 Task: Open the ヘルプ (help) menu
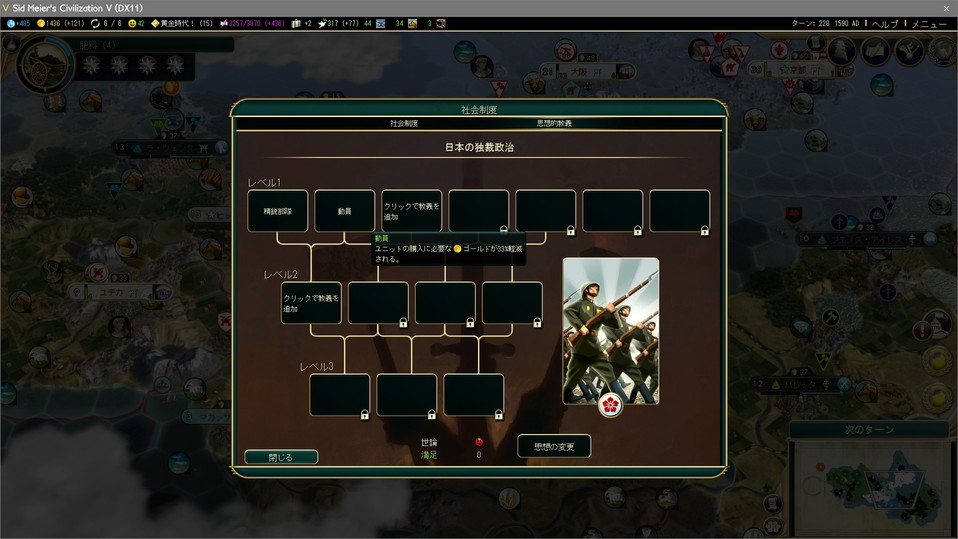(x=884, y=23)
